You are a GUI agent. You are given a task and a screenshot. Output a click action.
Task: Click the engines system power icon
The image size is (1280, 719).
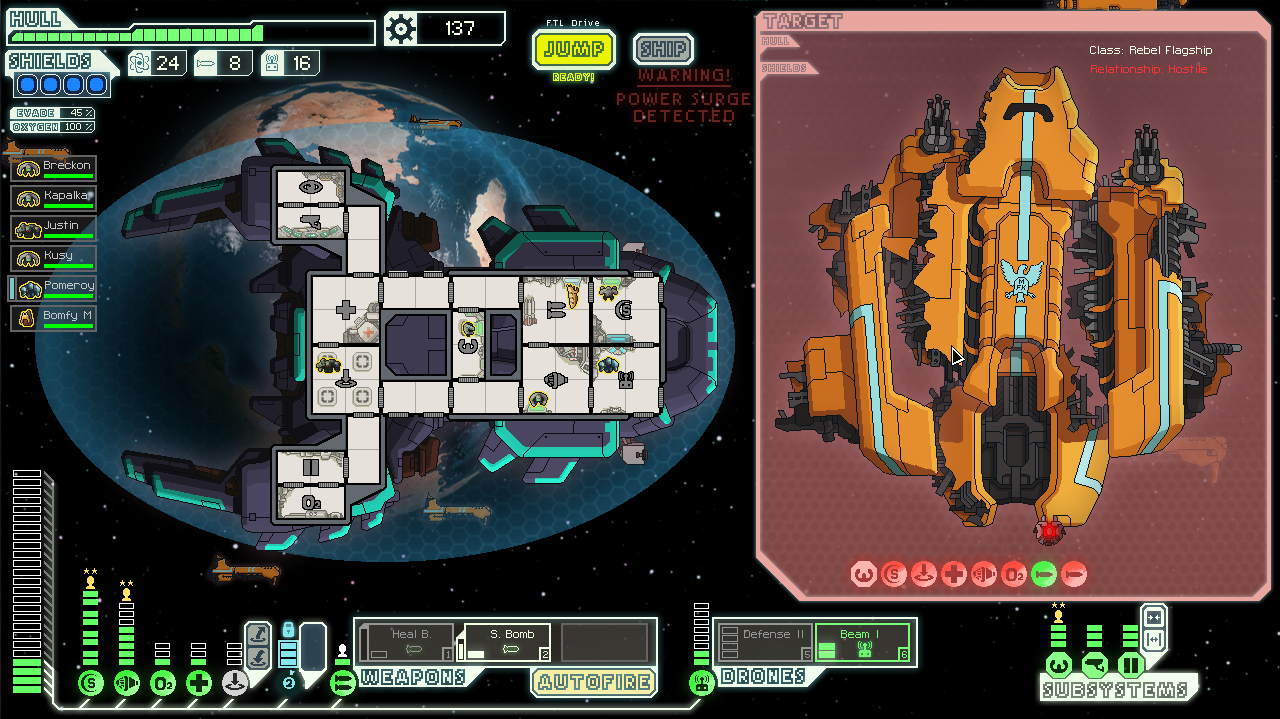pyautogui.click(x=127, y=684)
